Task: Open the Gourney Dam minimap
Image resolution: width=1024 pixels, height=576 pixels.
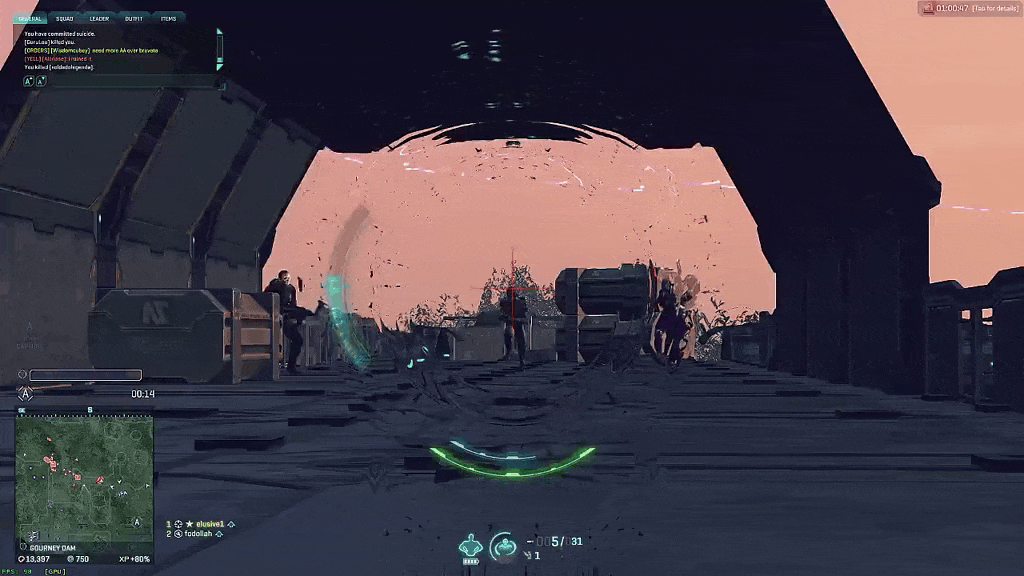Action: [x=85, y=474]
